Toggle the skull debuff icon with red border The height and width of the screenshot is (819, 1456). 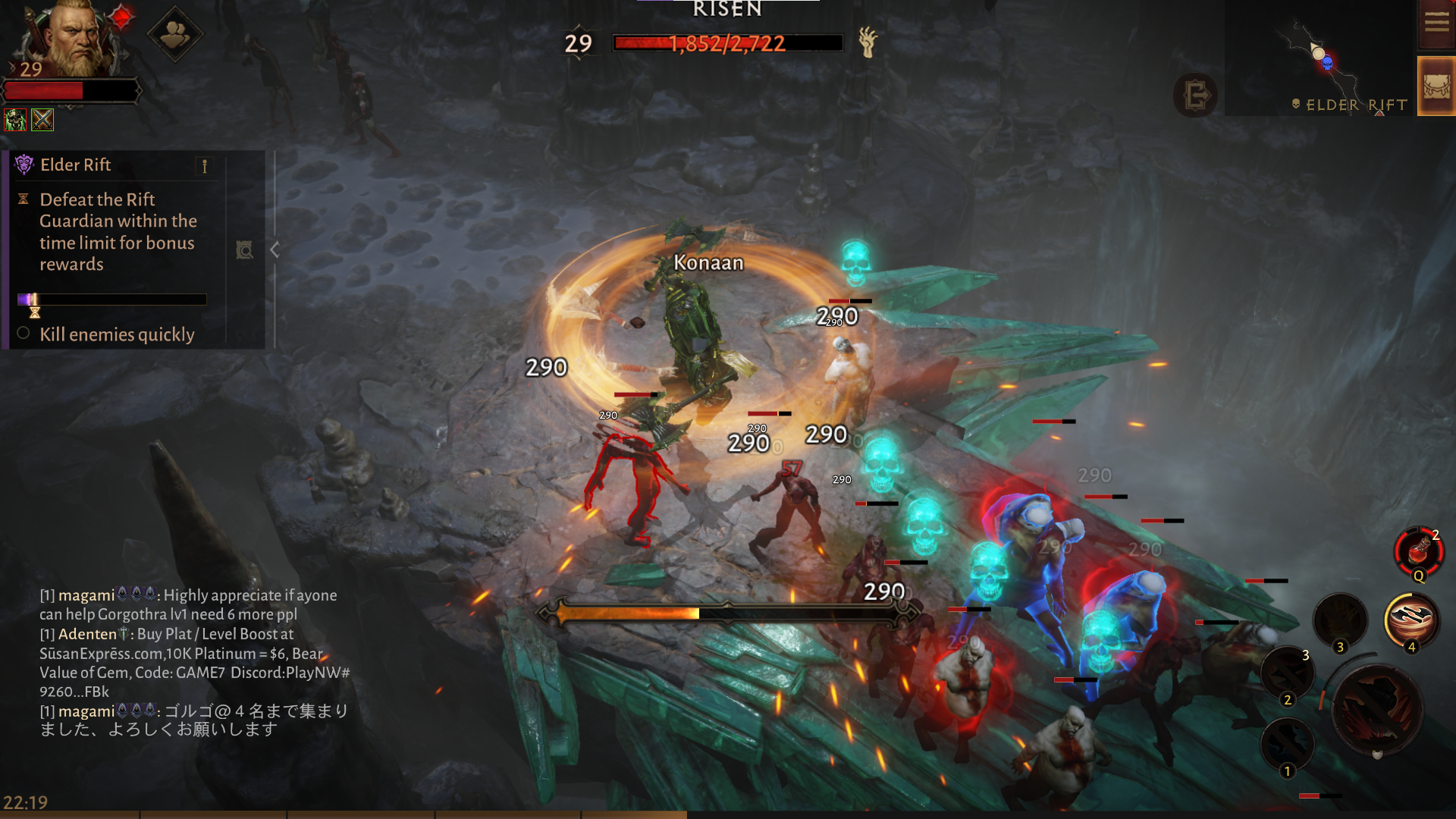(x=15, y=119)
